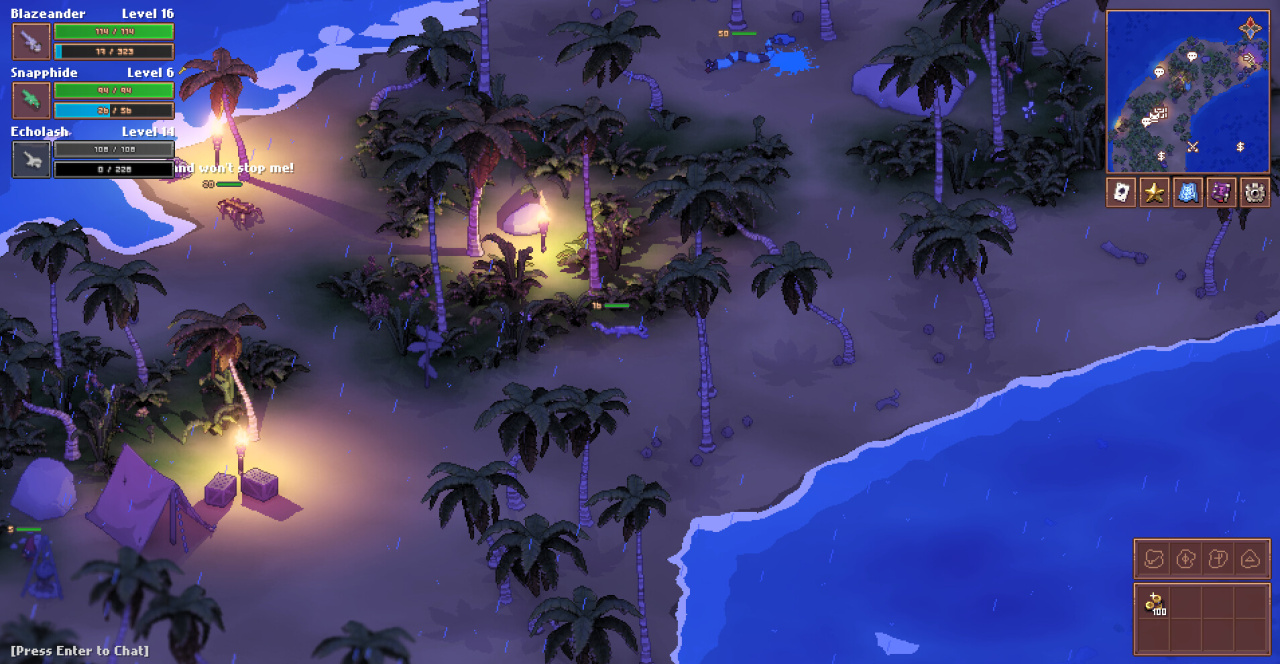The image size is (1280, 664).
Task: Open the gold star menu button
Action: [1154, 192]
